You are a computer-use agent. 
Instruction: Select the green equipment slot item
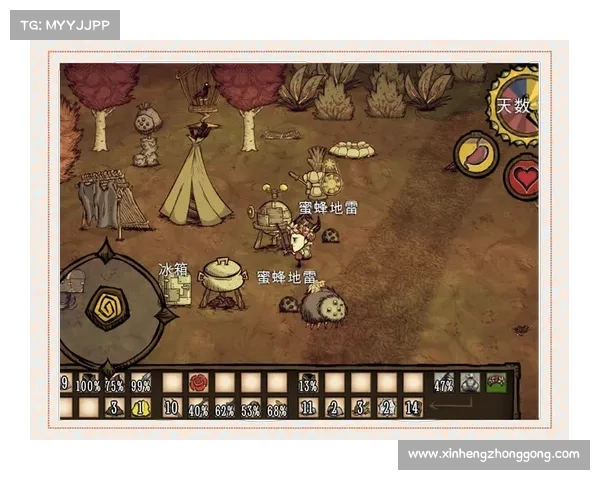(496, 383)
